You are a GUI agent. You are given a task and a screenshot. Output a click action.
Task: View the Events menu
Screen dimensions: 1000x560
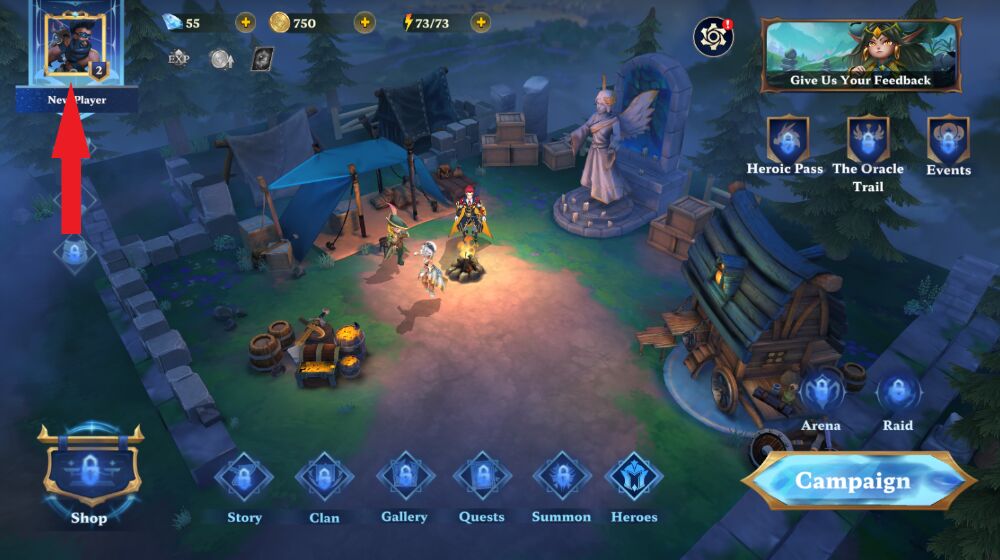point(948,141)
